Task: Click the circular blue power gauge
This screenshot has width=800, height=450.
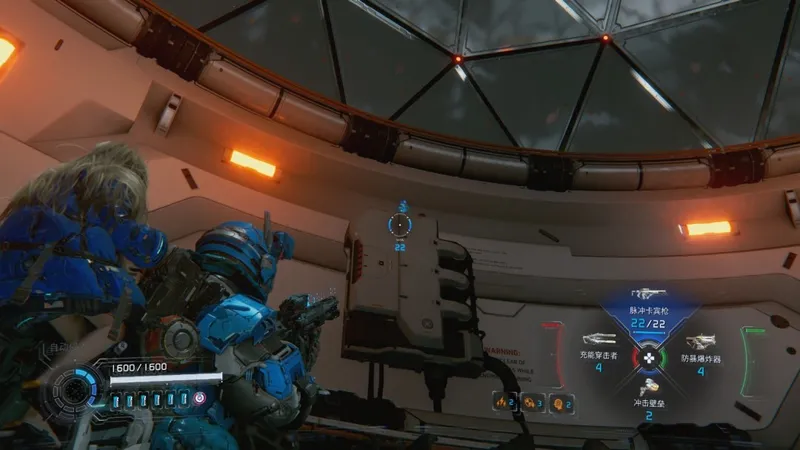Action: [x=77, y=390]
